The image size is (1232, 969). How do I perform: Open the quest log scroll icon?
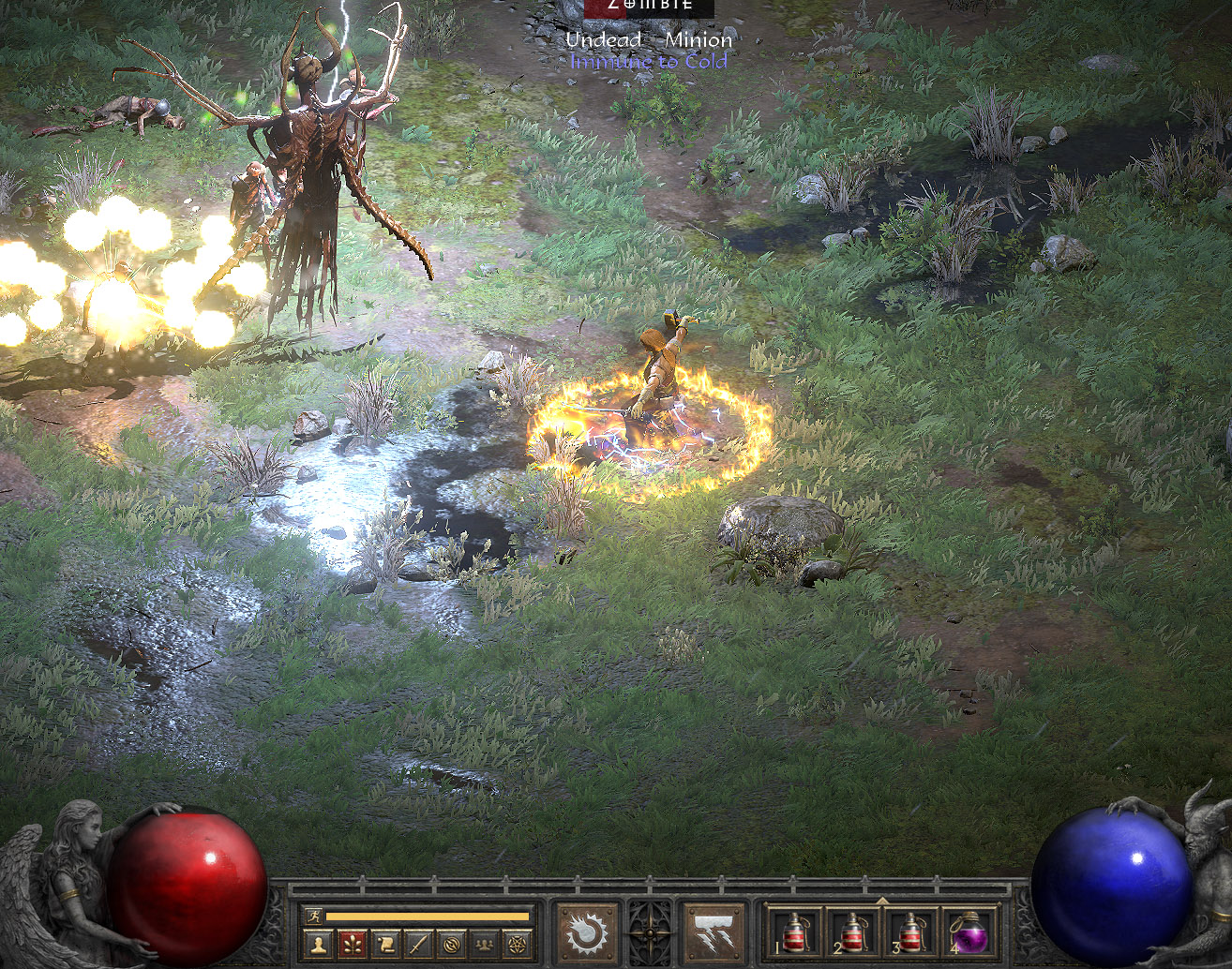[386, 945]
